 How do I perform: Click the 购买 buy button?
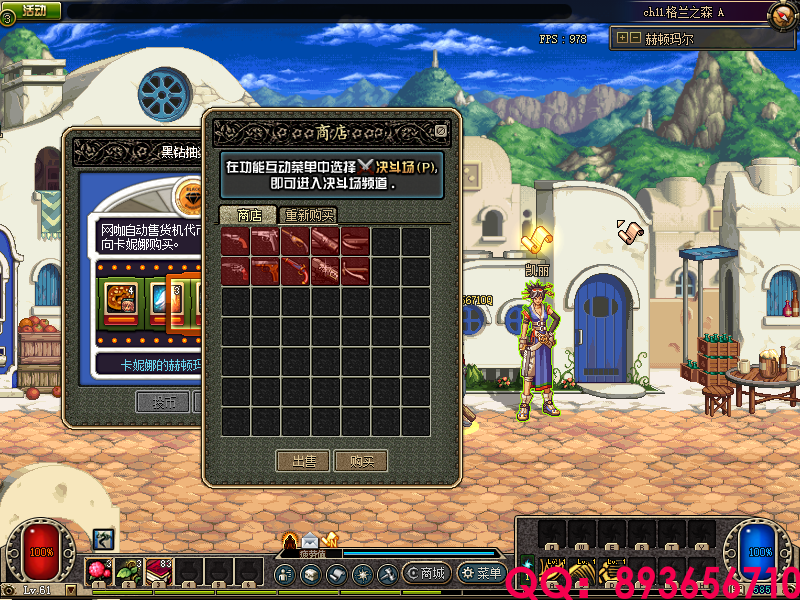tap(361, 461)
